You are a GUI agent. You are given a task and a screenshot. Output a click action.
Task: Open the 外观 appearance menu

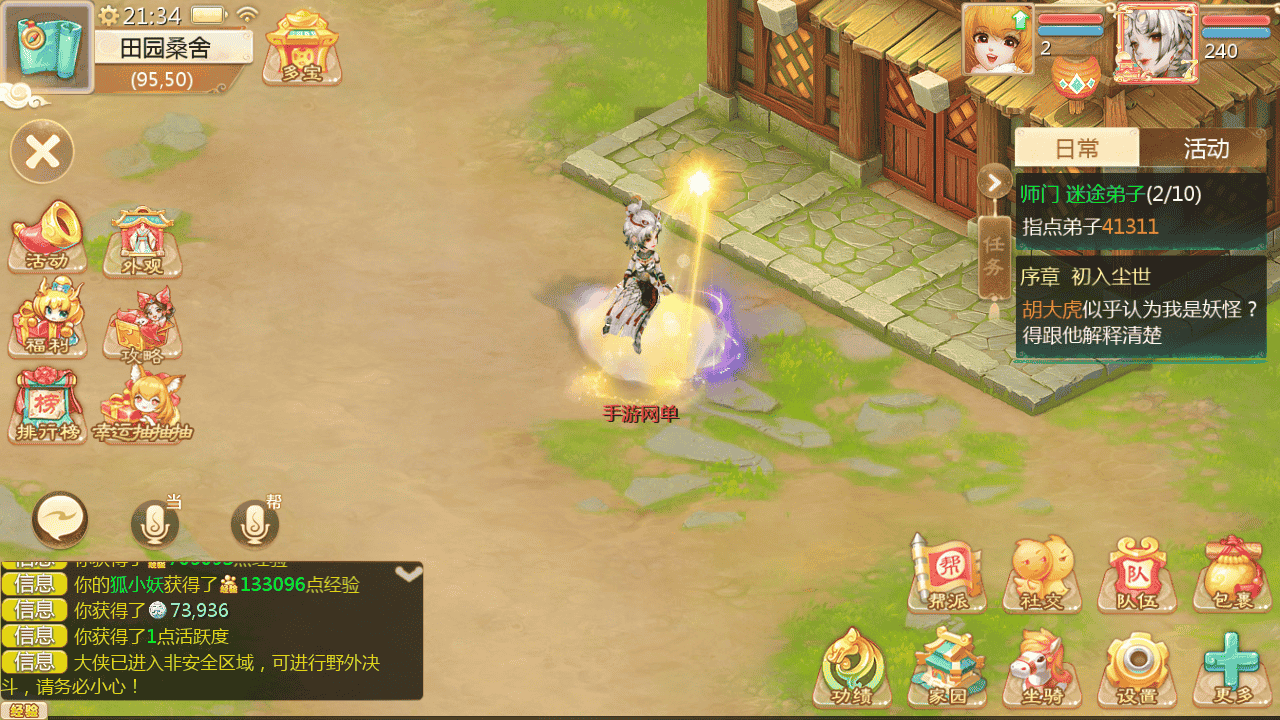142,241
